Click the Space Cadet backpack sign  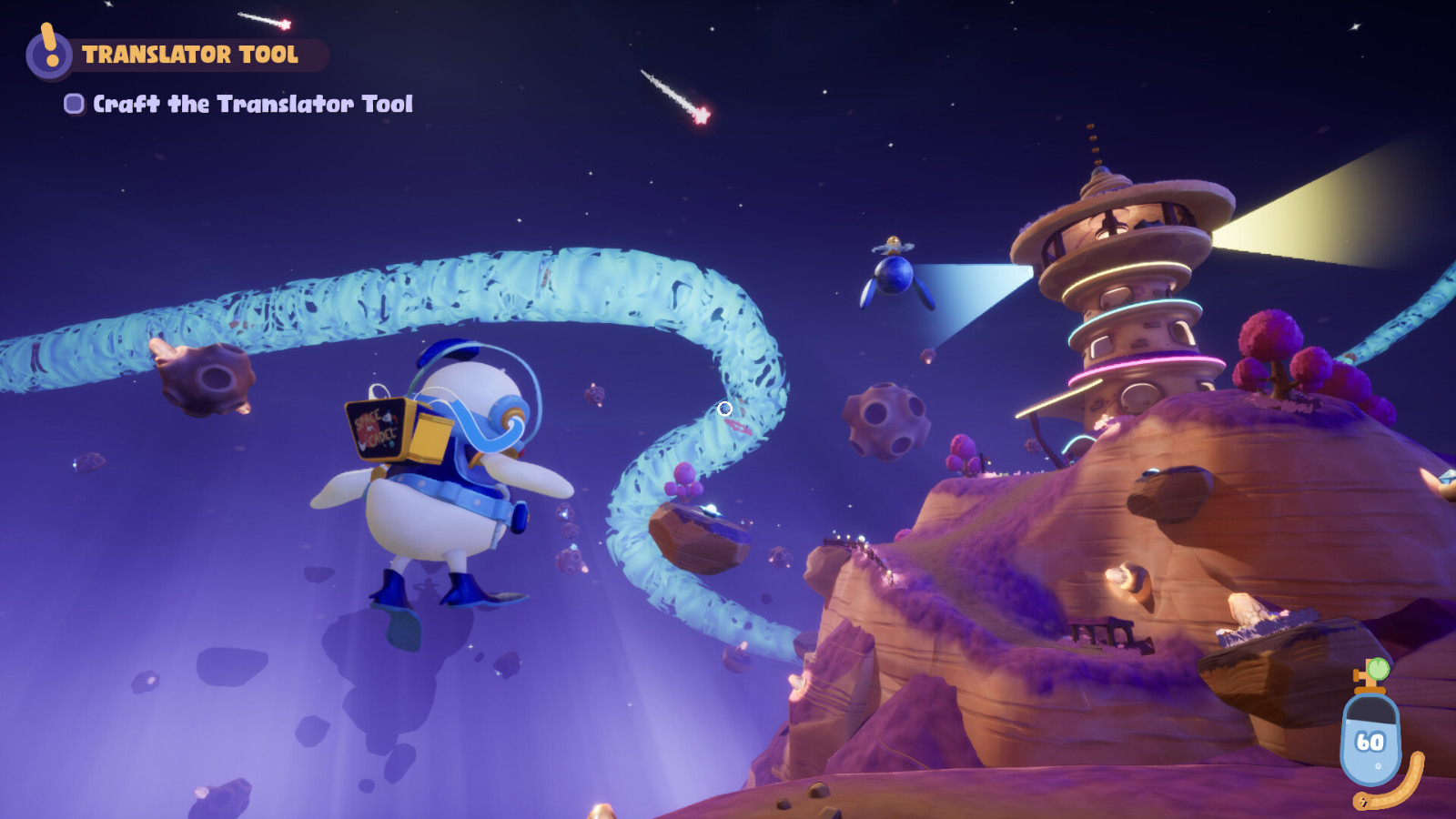376,426
